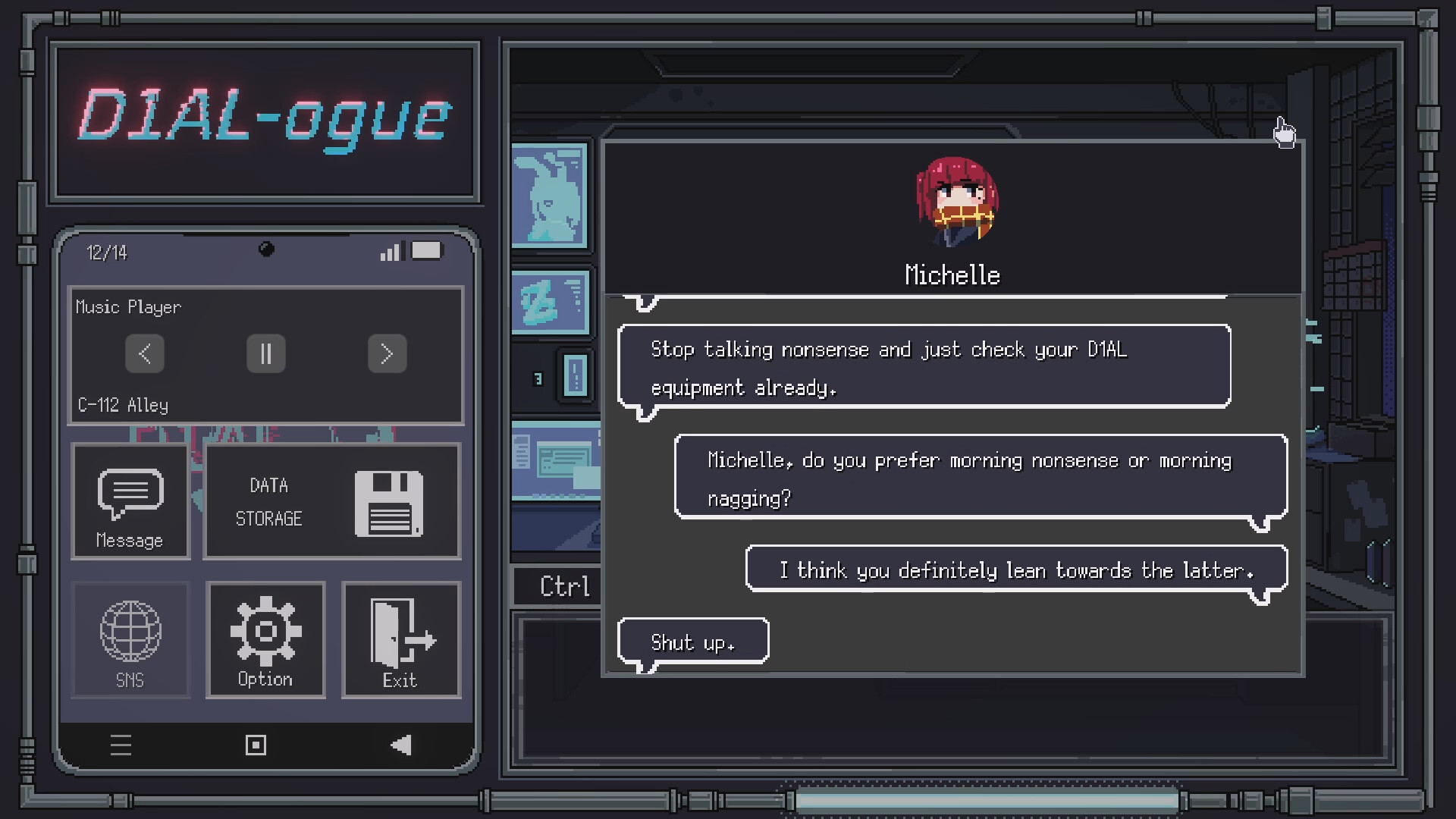Open the phone's menu with the hamburger icon
The width and height of the screenshot is (1456, 819).
click(x=121, y=745)
